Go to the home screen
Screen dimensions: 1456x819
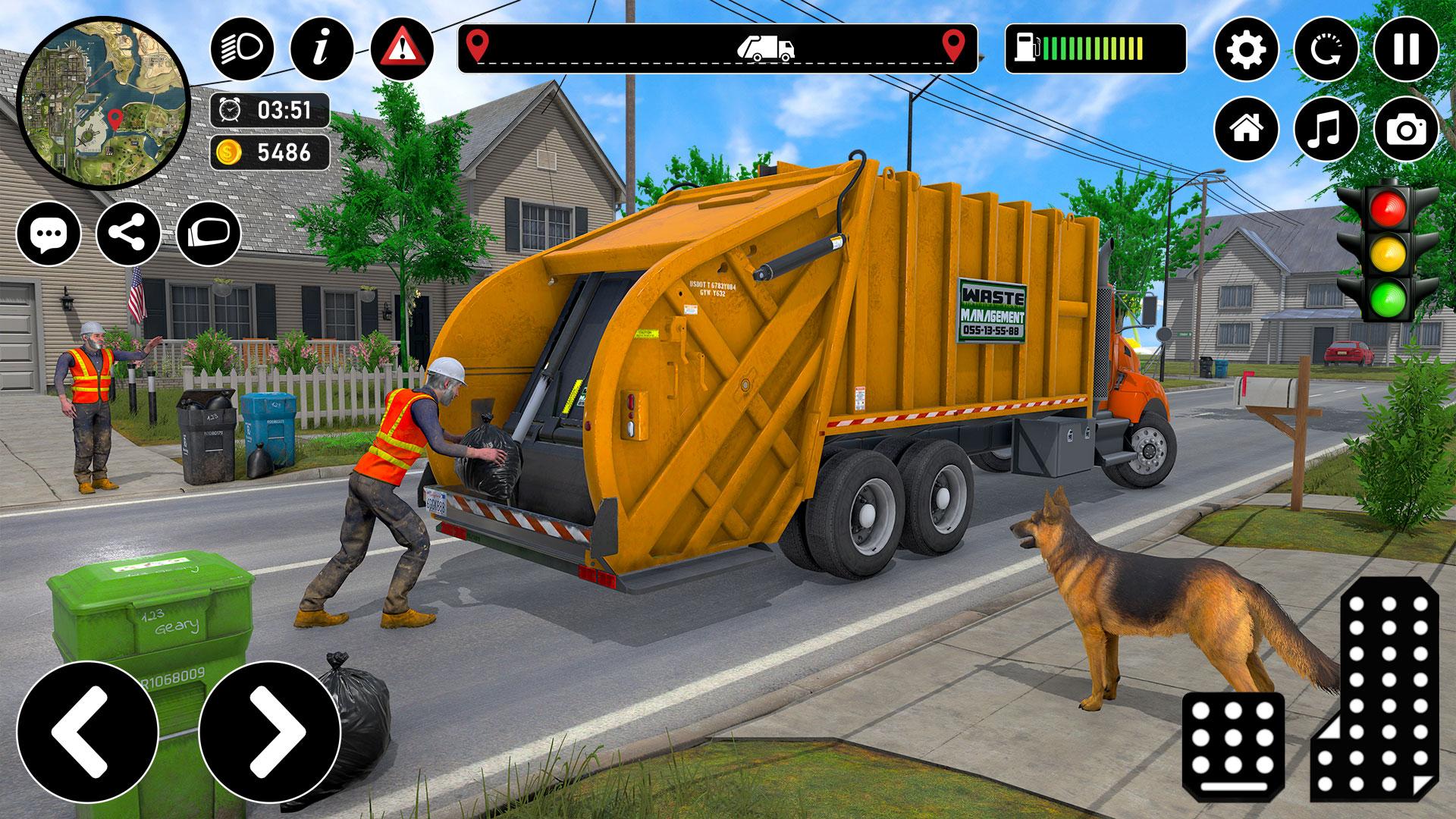1246,129
